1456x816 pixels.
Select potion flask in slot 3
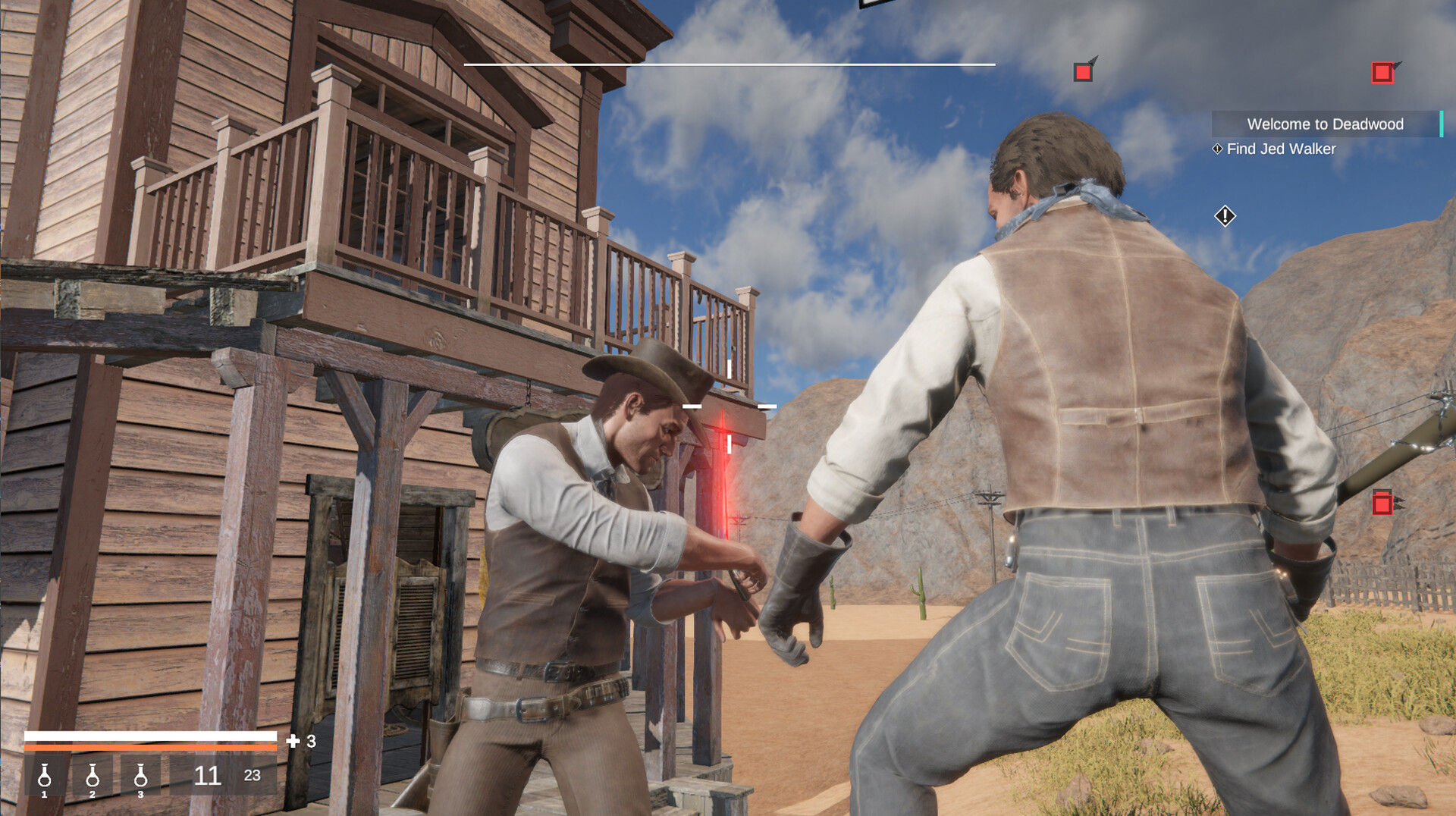pyautogui.click(x=140, y=777)
